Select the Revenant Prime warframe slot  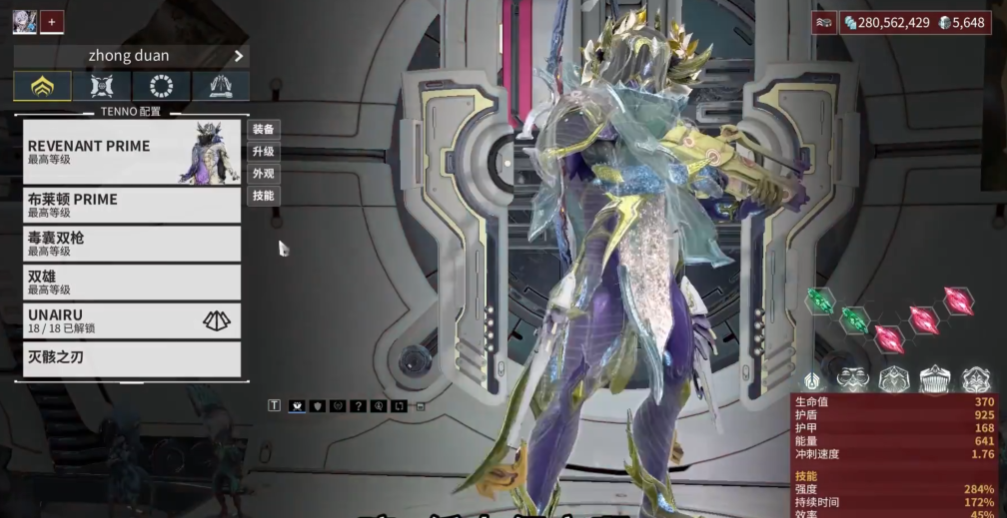click(x=132, y=152)
